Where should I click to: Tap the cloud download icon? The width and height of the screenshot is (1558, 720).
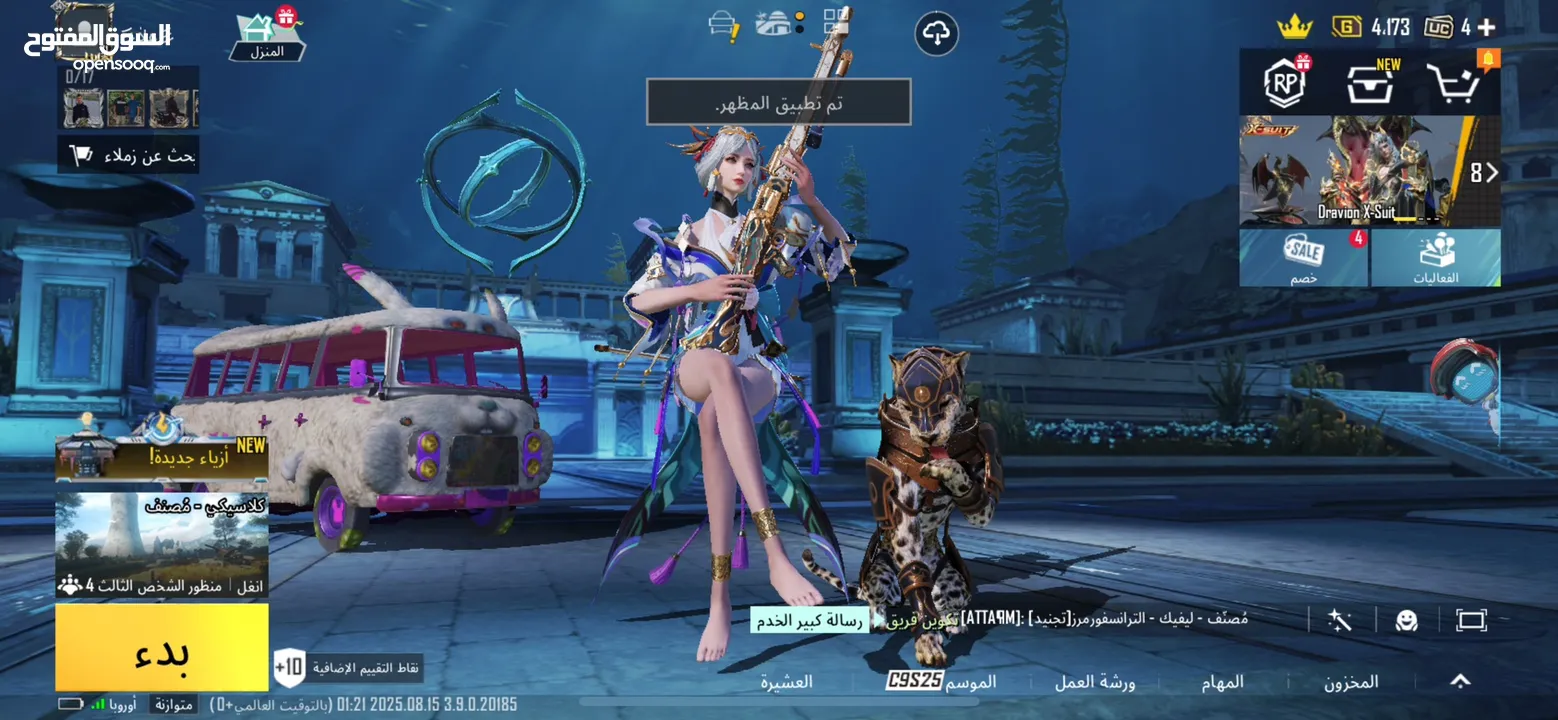[x=936, y=35]
